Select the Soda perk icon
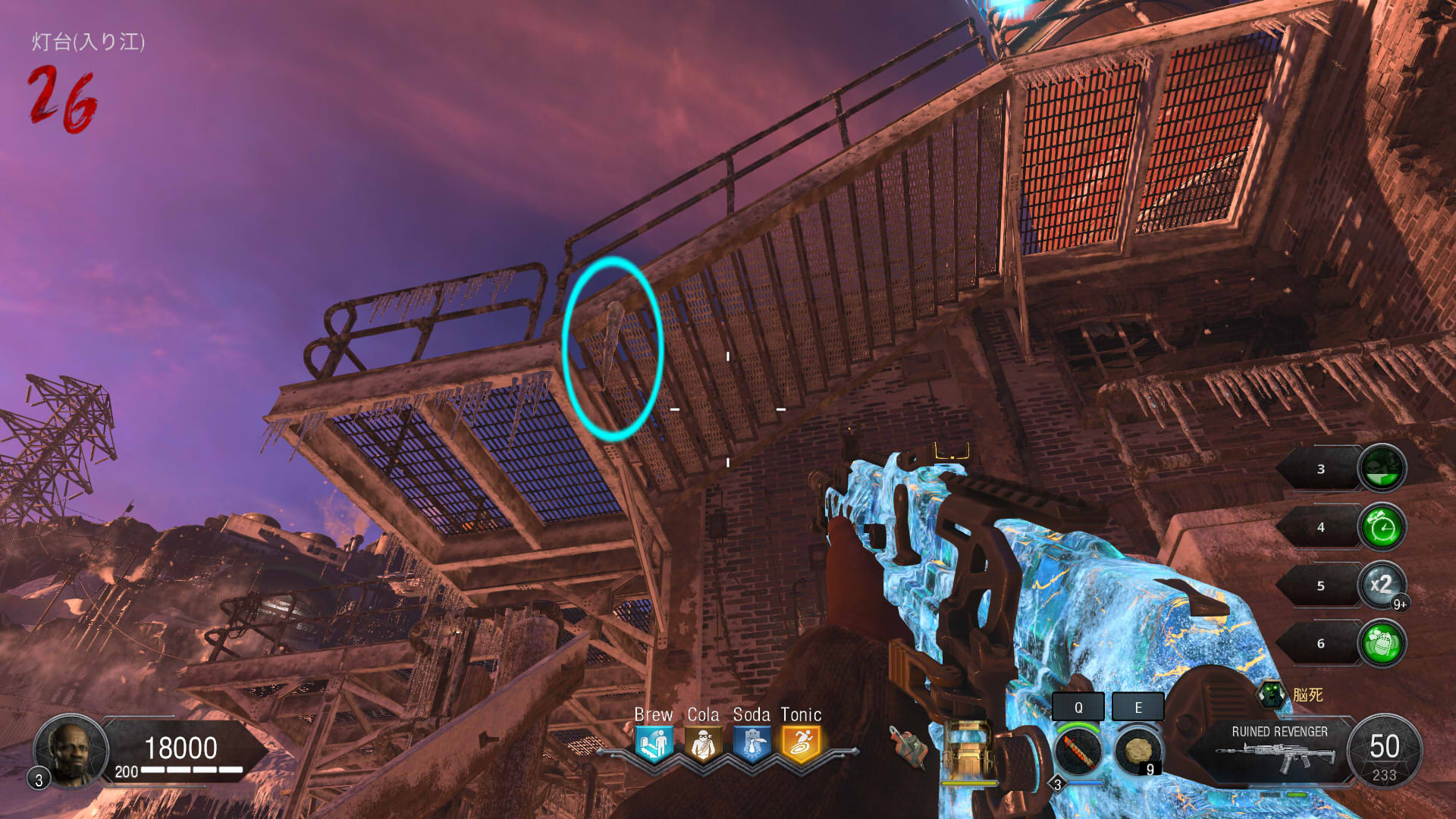The width and height of the screenshot is (1456, 819). pyautogui.click(x=752, y=744)
